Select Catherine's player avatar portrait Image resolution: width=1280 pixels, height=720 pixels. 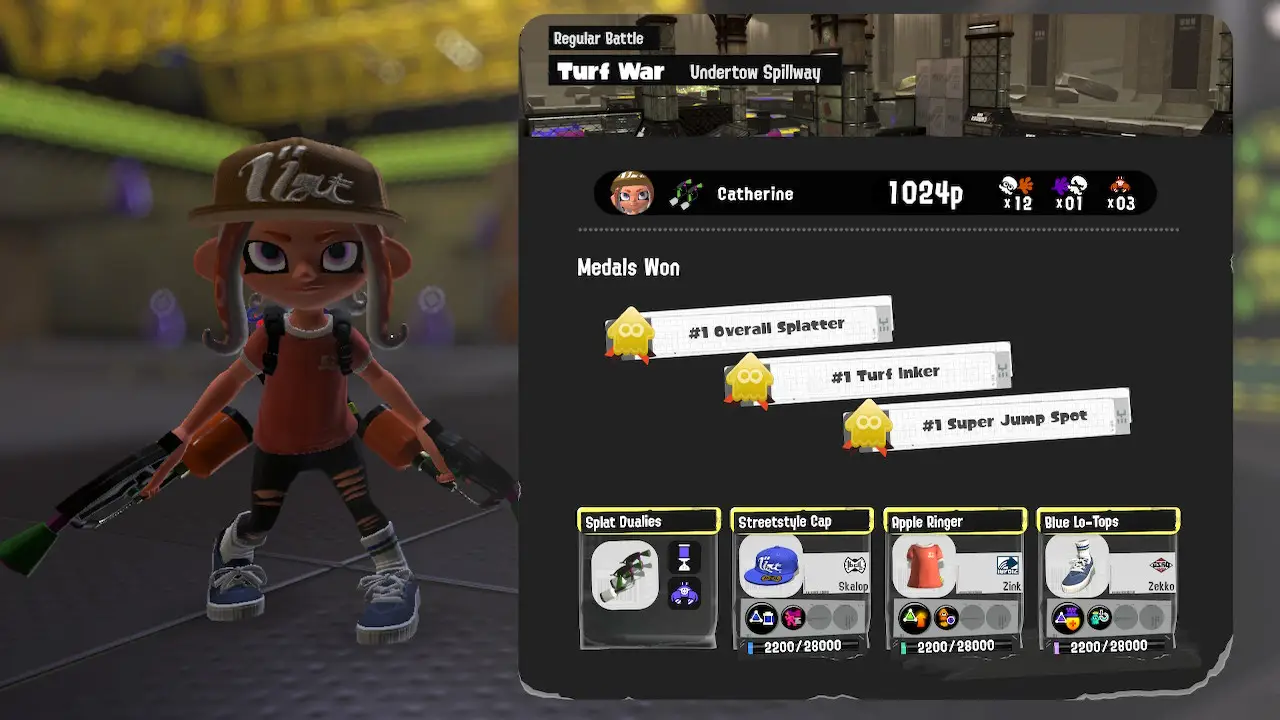point(632,193)
